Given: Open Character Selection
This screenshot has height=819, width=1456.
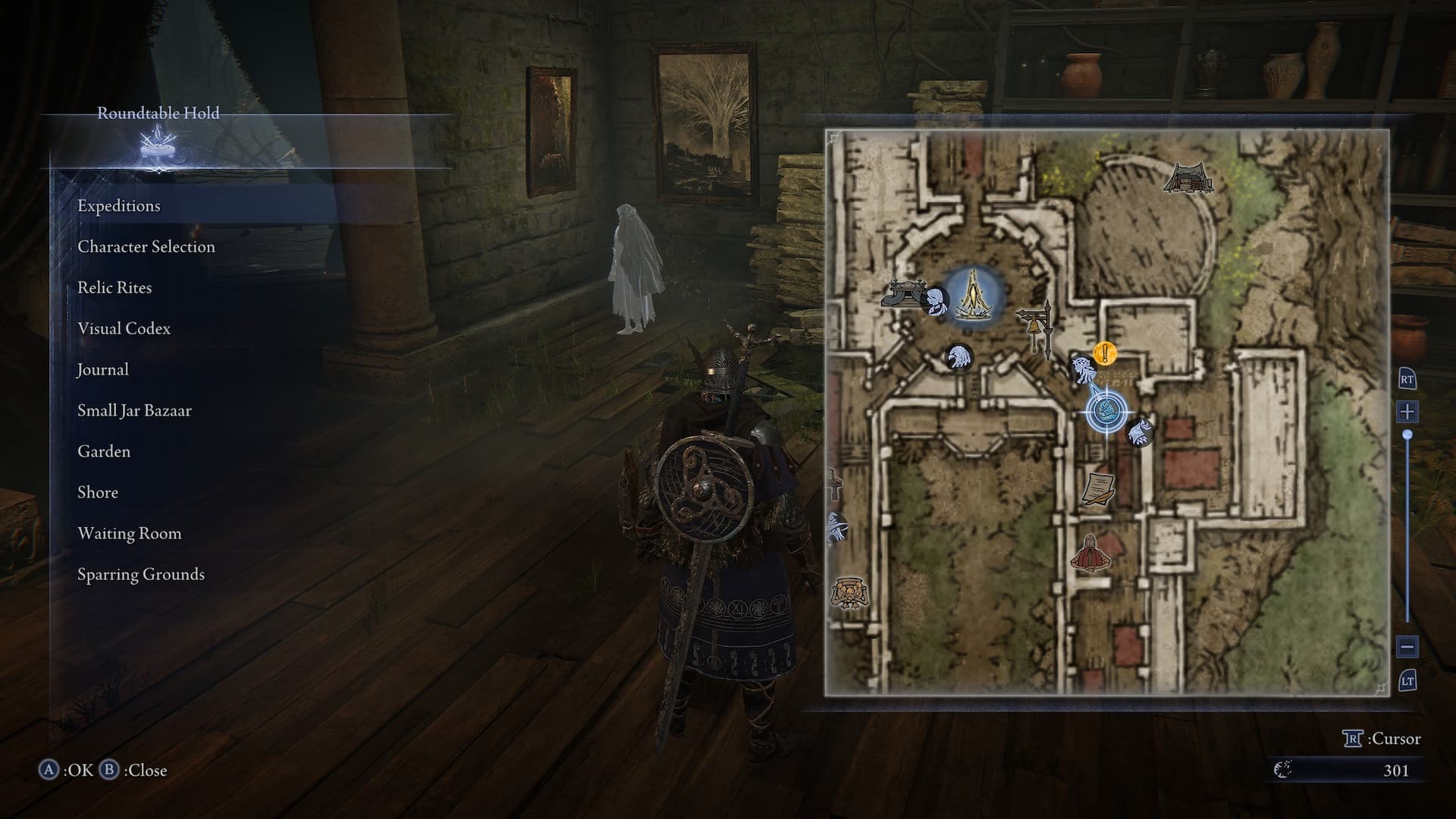Looking at the screenshot, I should pyautogui.click(x=146, y=247).
